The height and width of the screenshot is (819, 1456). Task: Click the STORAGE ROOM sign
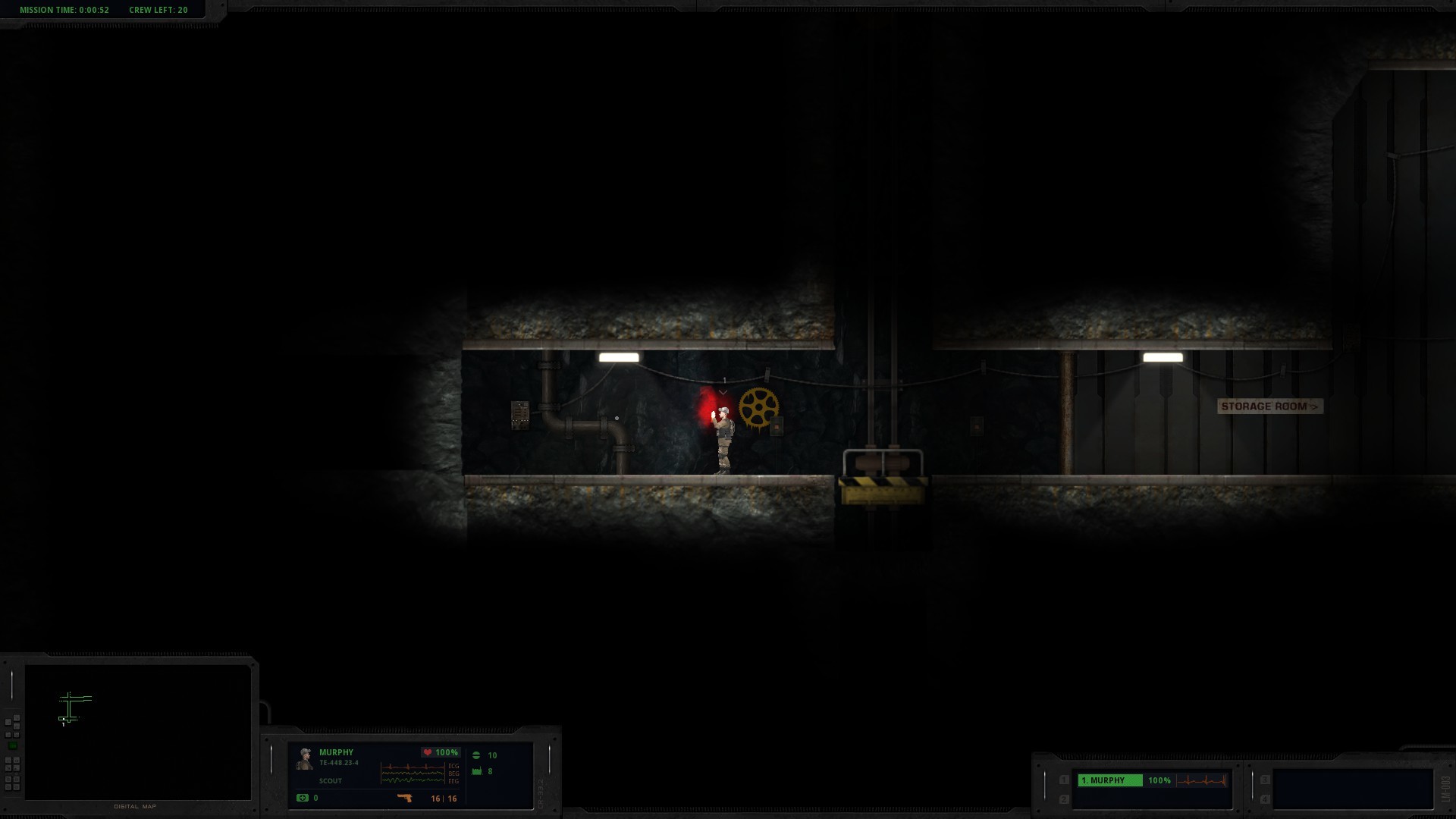[x=1269, y=406]
